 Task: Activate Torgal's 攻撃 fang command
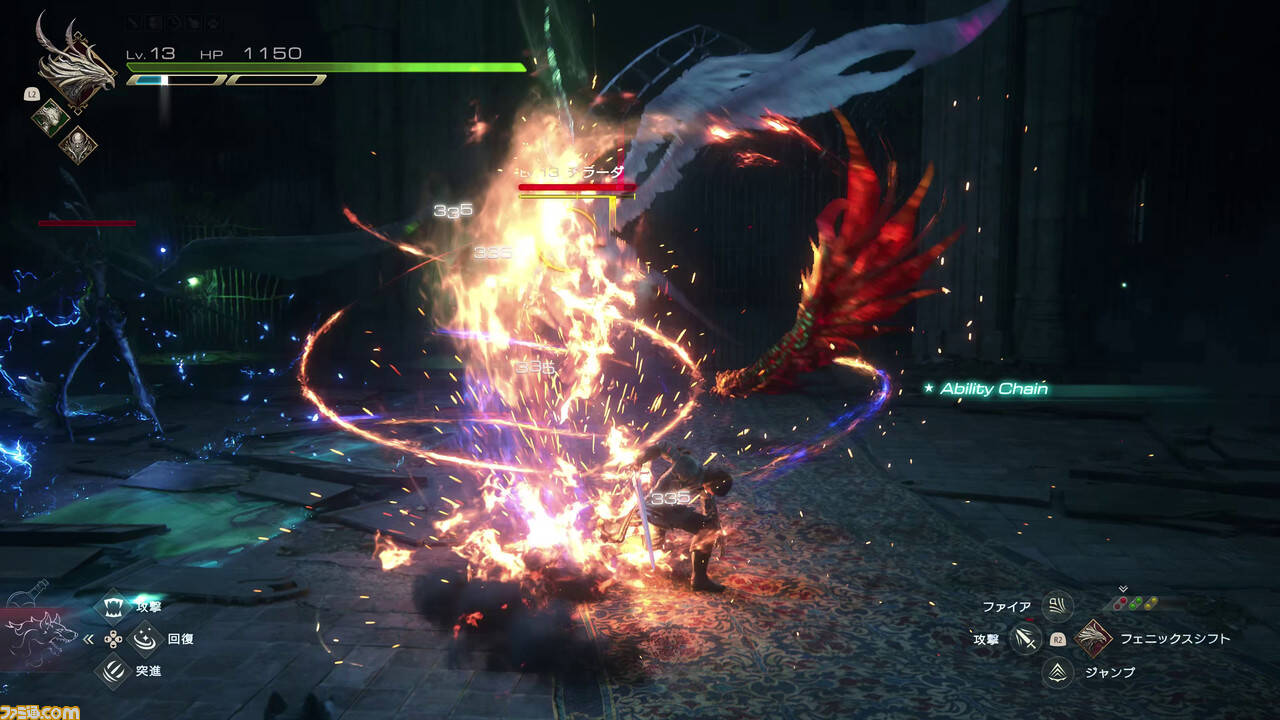[116, 606]
